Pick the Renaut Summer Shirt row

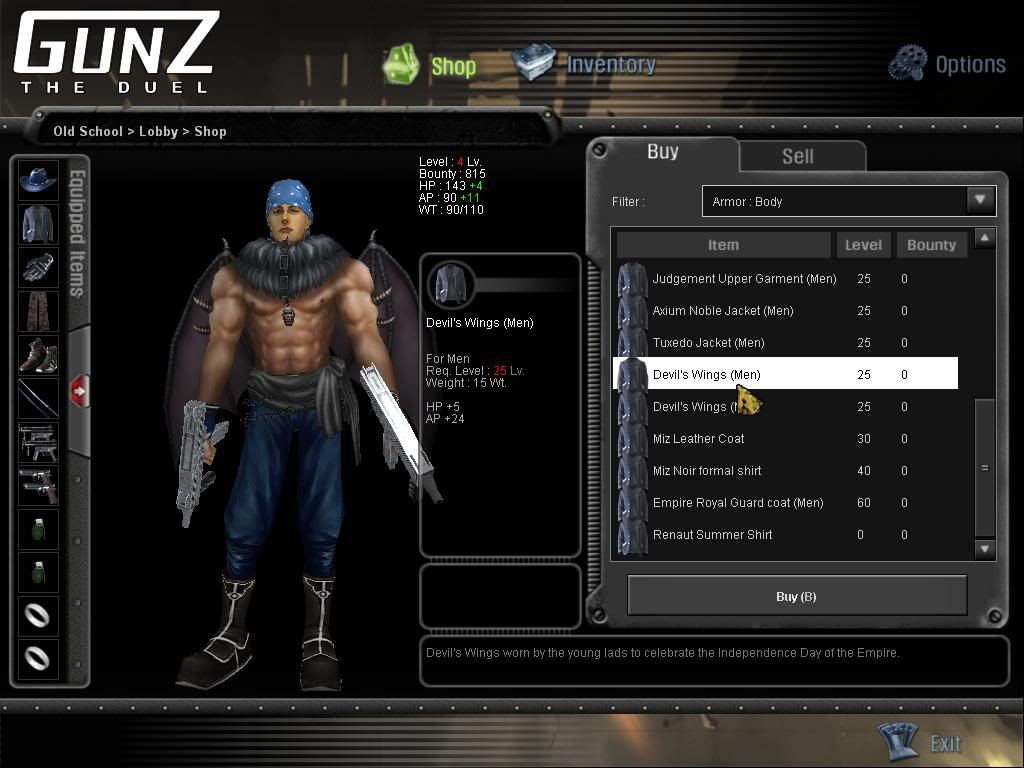[x=712, y=535]
